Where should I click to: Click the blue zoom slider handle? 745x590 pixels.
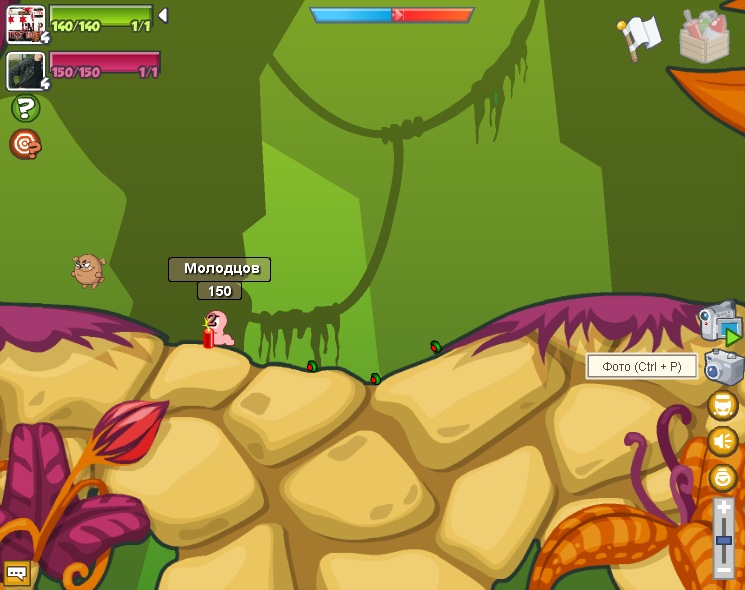coord(723,540)
